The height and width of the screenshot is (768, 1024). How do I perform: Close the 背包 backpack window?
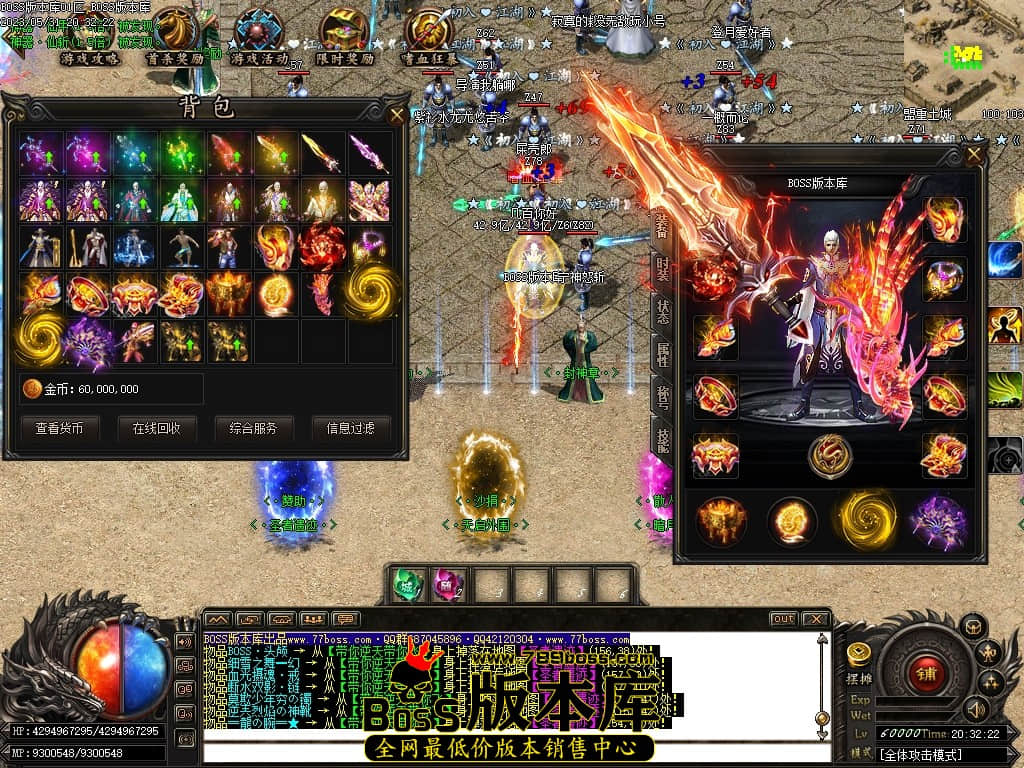click(x=397, y=113)
